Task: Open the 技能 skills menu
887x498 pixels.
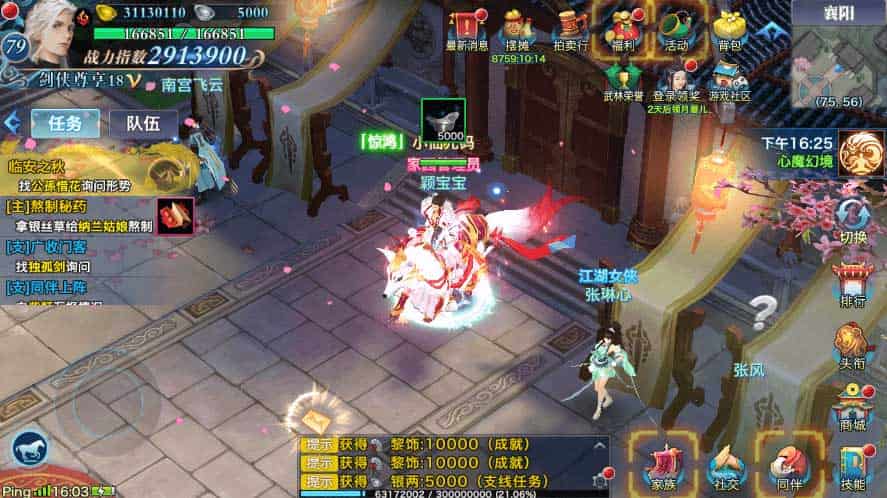Action: pos(853,466)
